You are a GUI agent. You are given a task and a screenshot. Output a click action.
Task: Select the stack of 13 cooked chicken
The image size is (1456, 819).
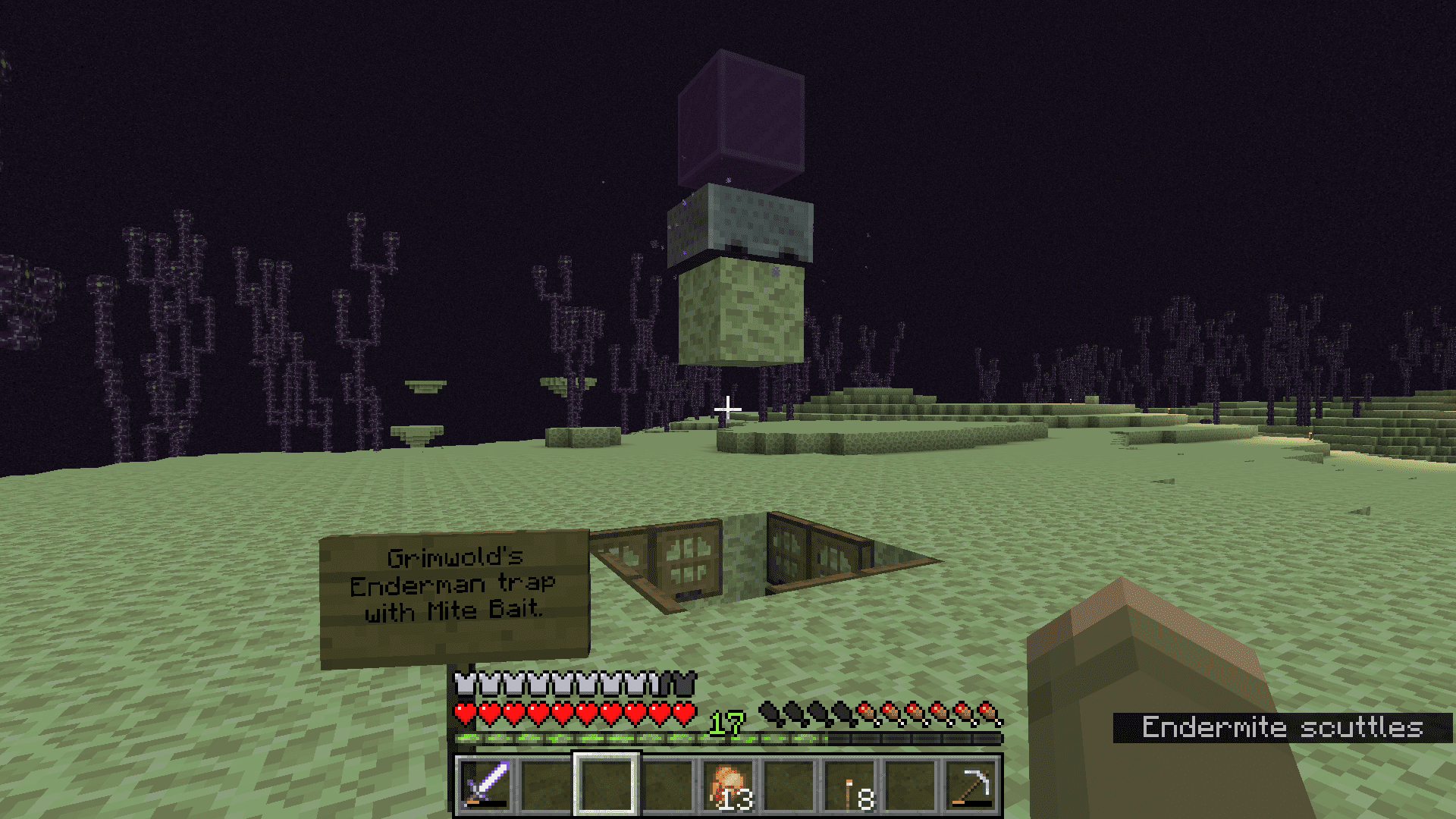(730, 785)
